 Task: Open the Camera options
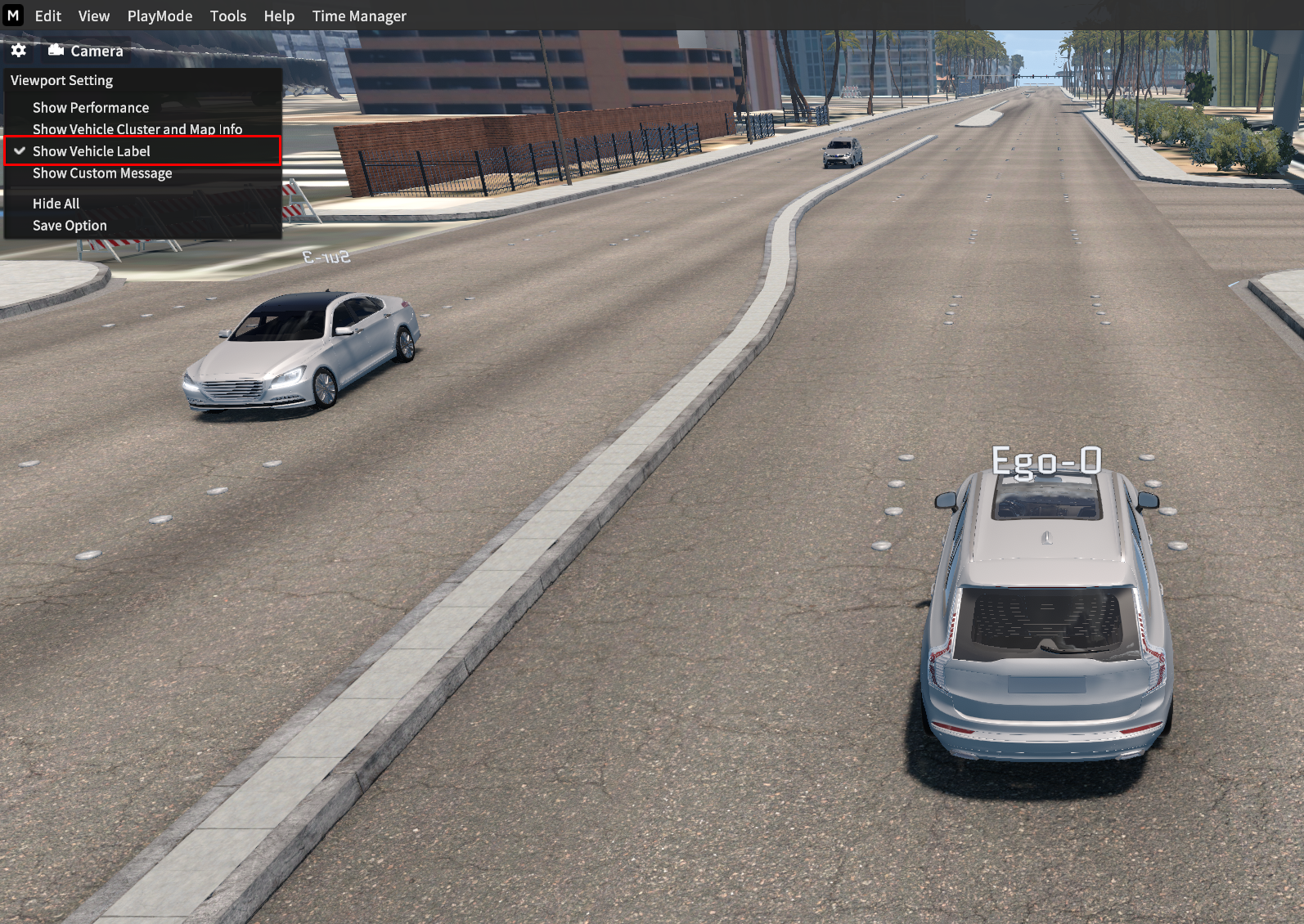click(x=85, y=51)
